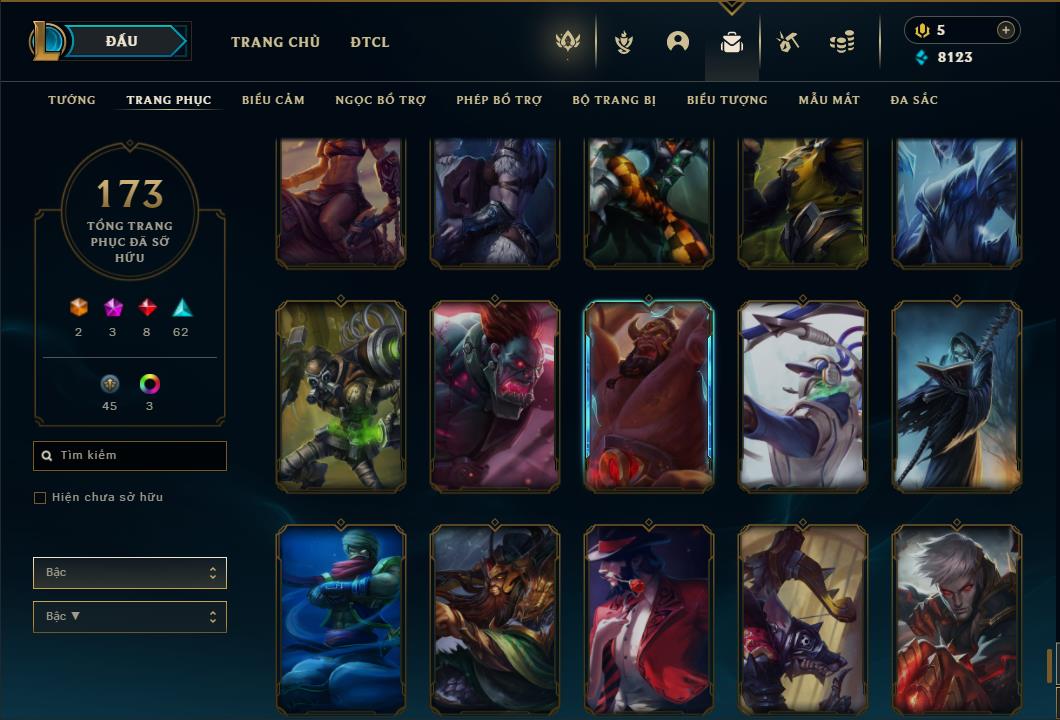Click the plus button beside RP balance
The image size is (1060, 720).
tap(1005, 30)
